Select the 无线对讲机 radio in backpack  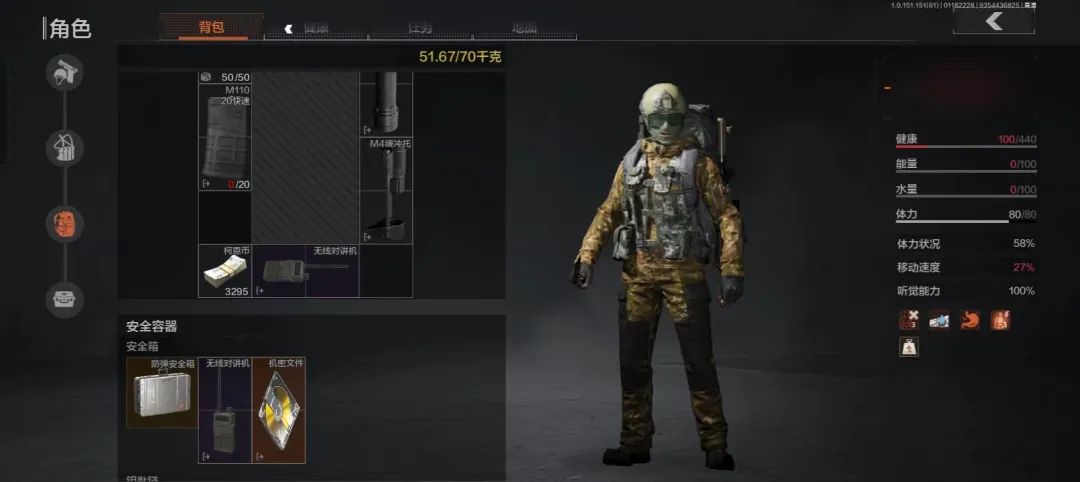tap(304, 272)
